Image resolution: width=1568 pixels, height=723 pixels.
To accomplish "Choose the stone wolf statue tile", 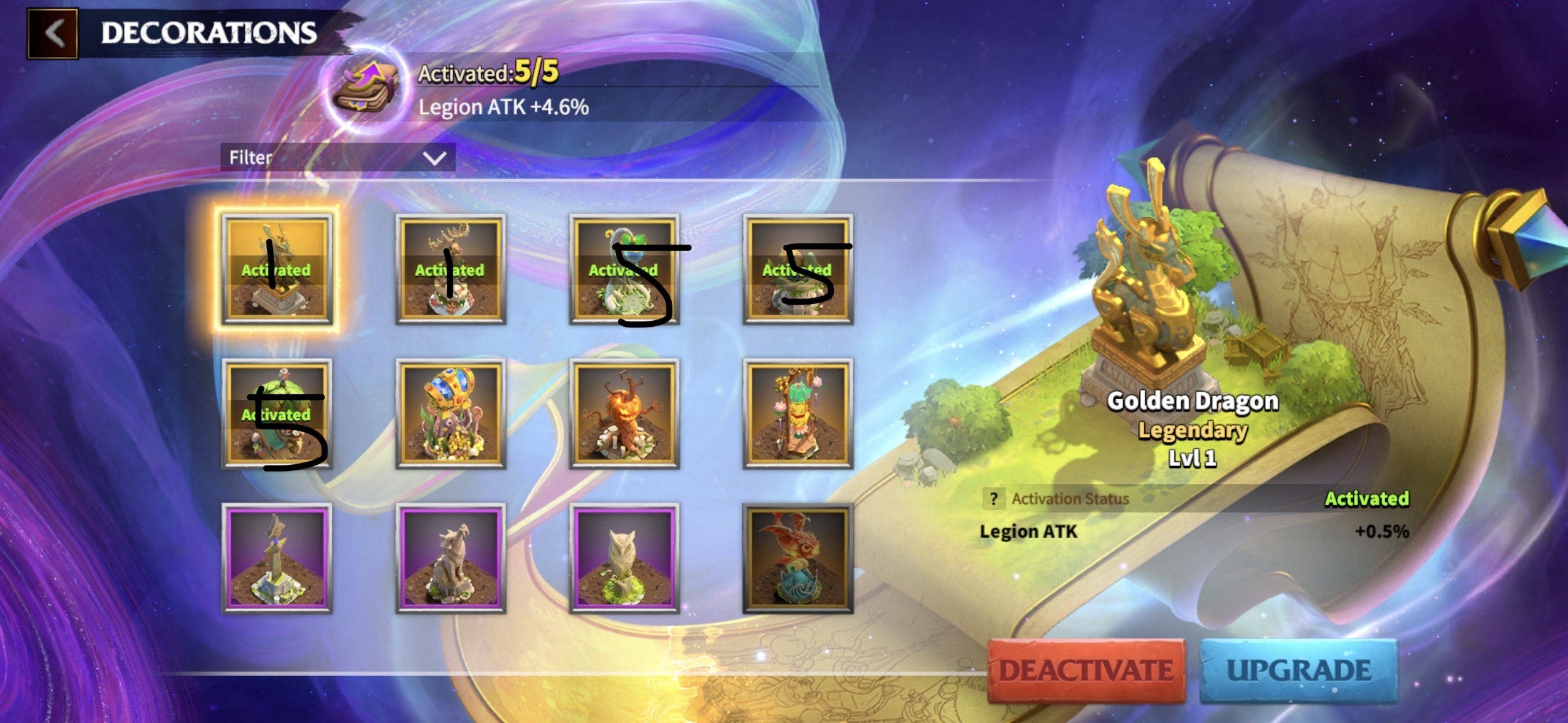I will coord(450,559).
